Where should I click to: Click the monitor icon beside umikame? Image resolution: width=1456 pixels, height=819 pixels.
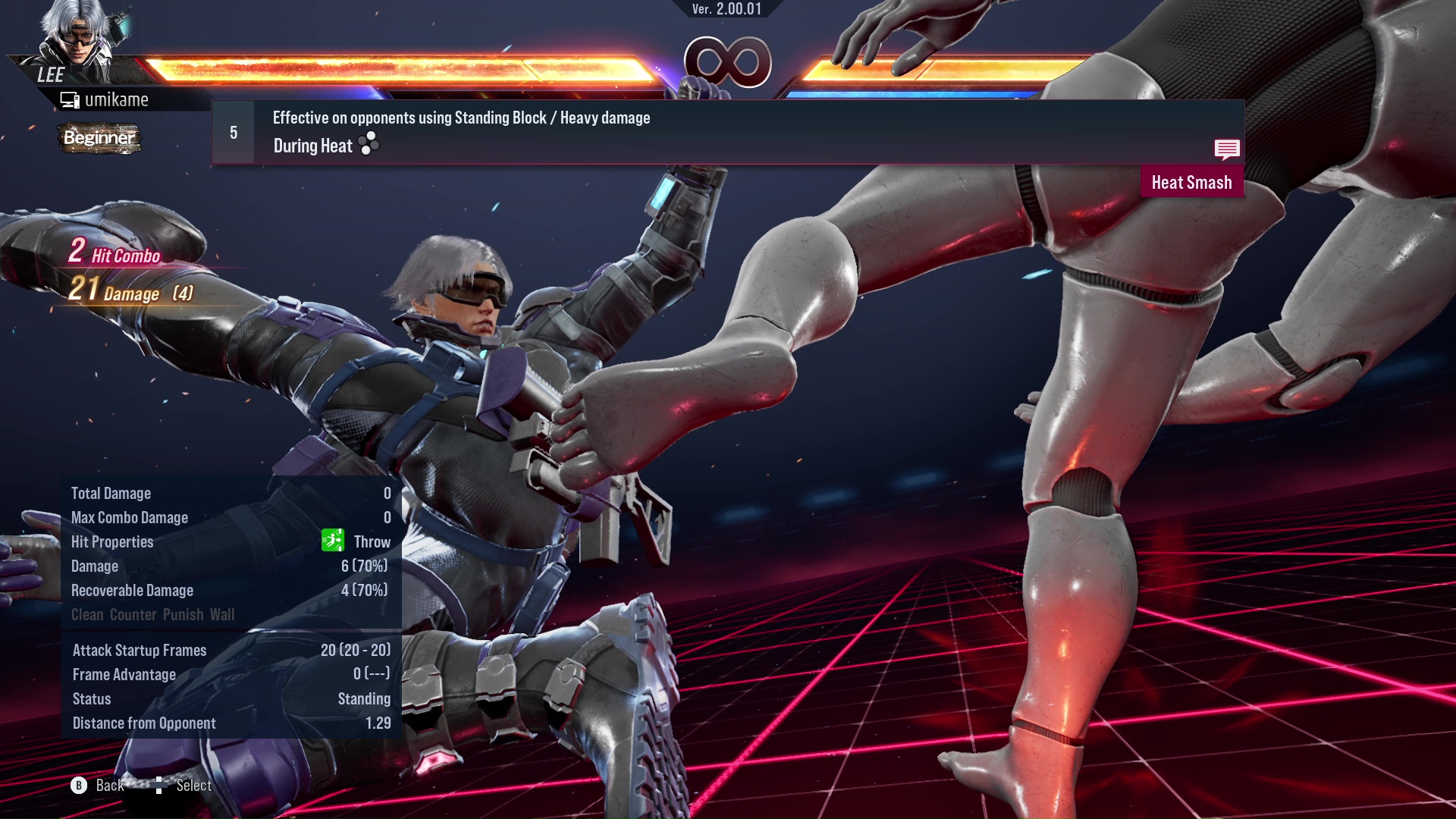[71, 99]
